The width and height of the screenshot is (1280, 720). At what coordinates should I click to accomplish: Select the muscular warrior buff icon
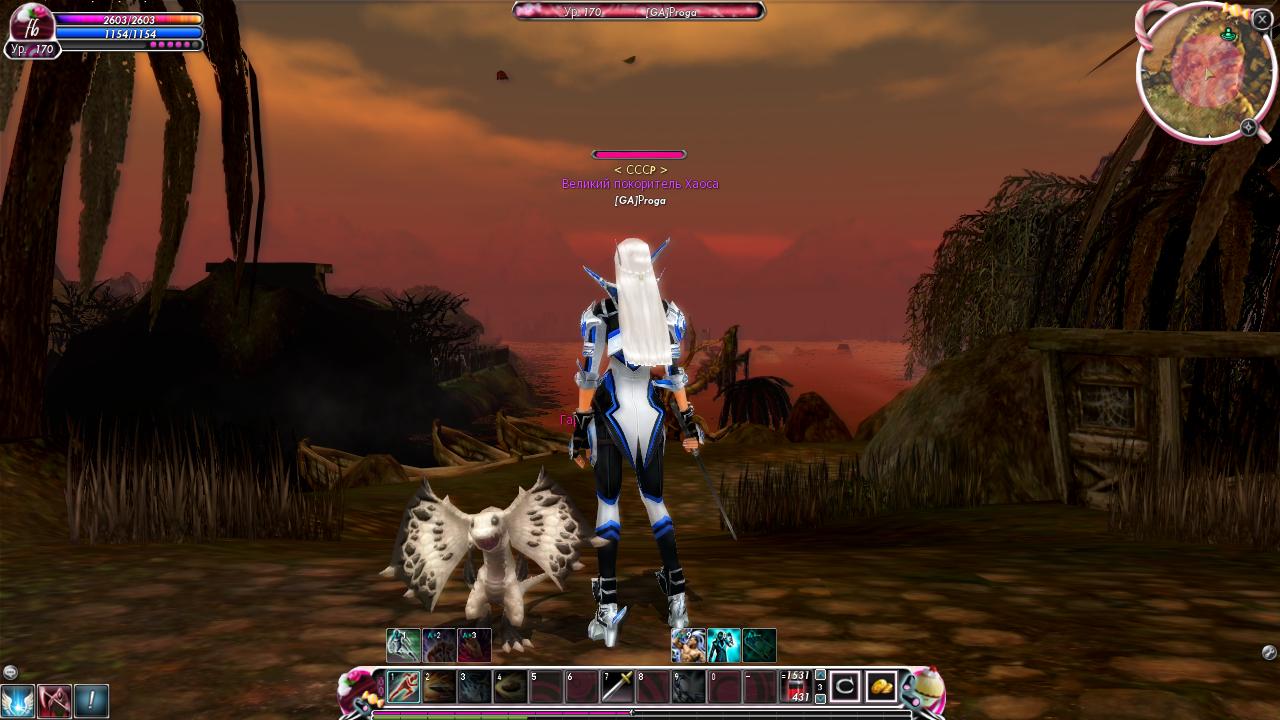tap(688, 645)
